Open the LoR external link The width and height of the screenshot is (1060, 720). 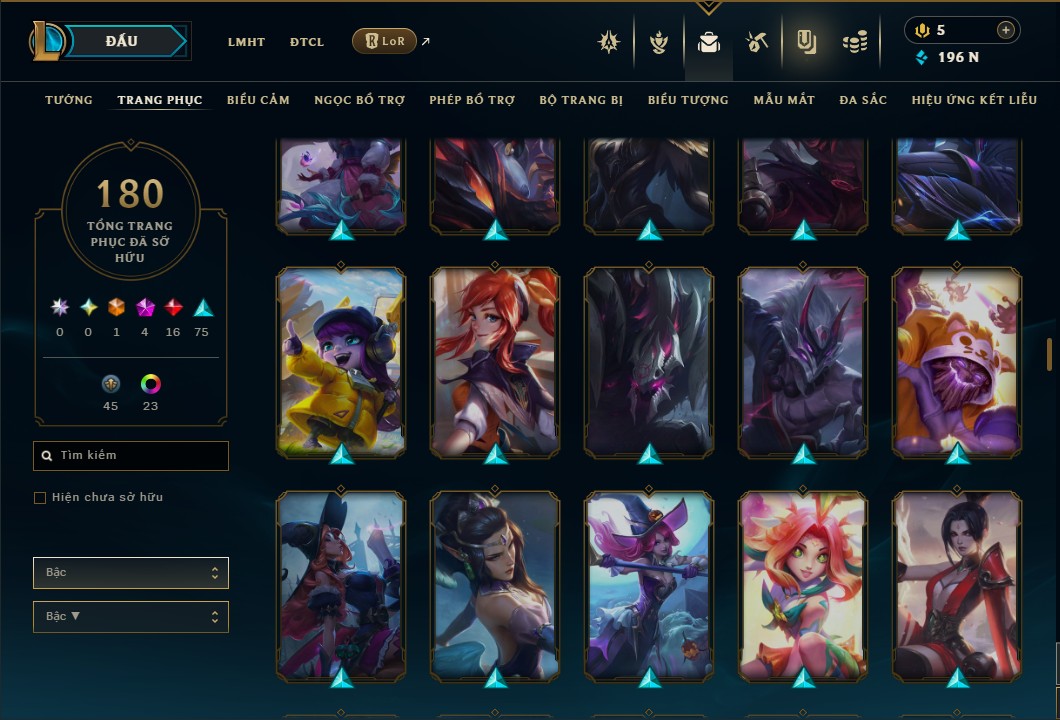[x=385, y=41]
